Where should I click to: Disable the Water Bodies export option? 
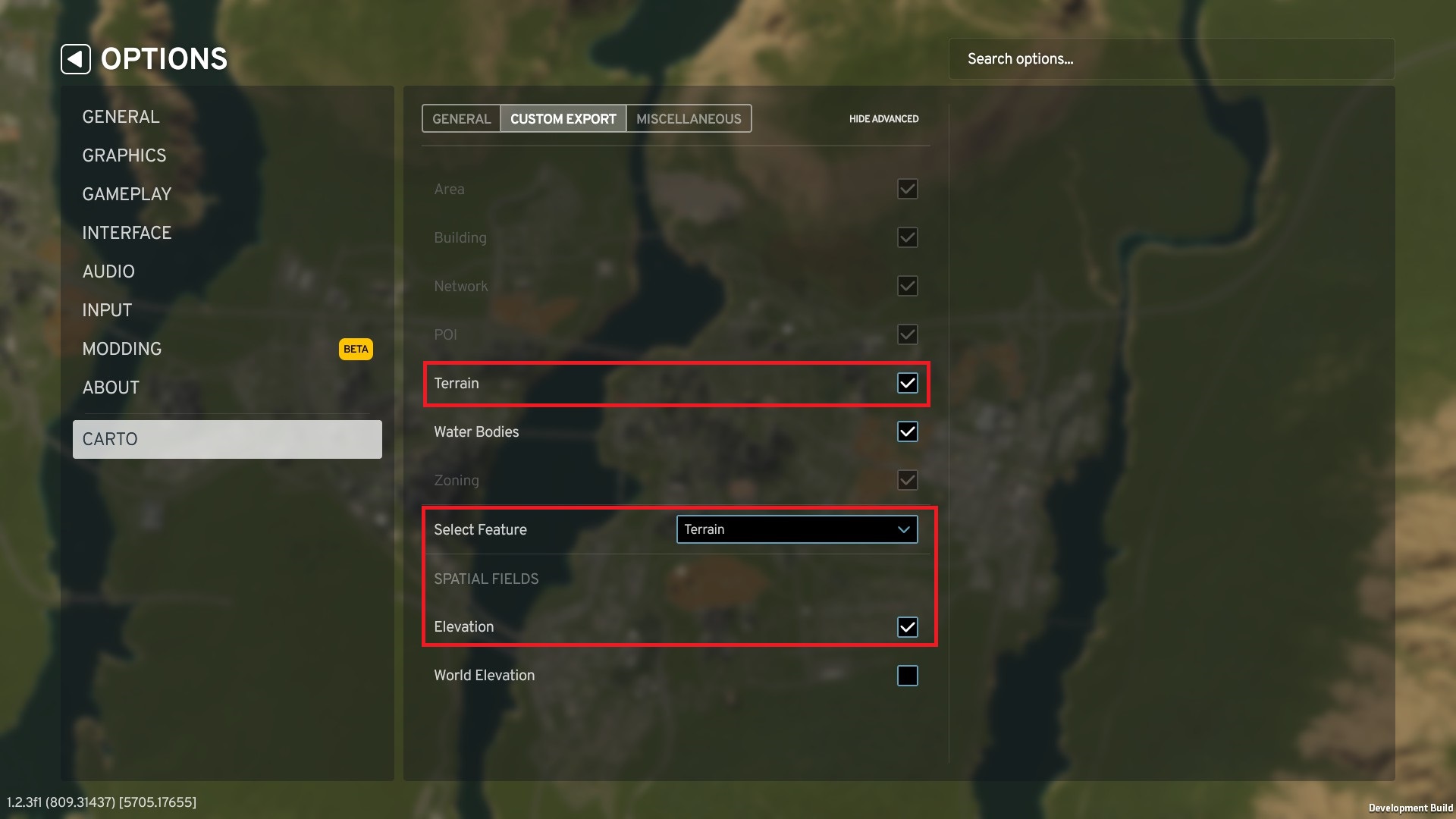pyautogui.click(x=907, y=431)
